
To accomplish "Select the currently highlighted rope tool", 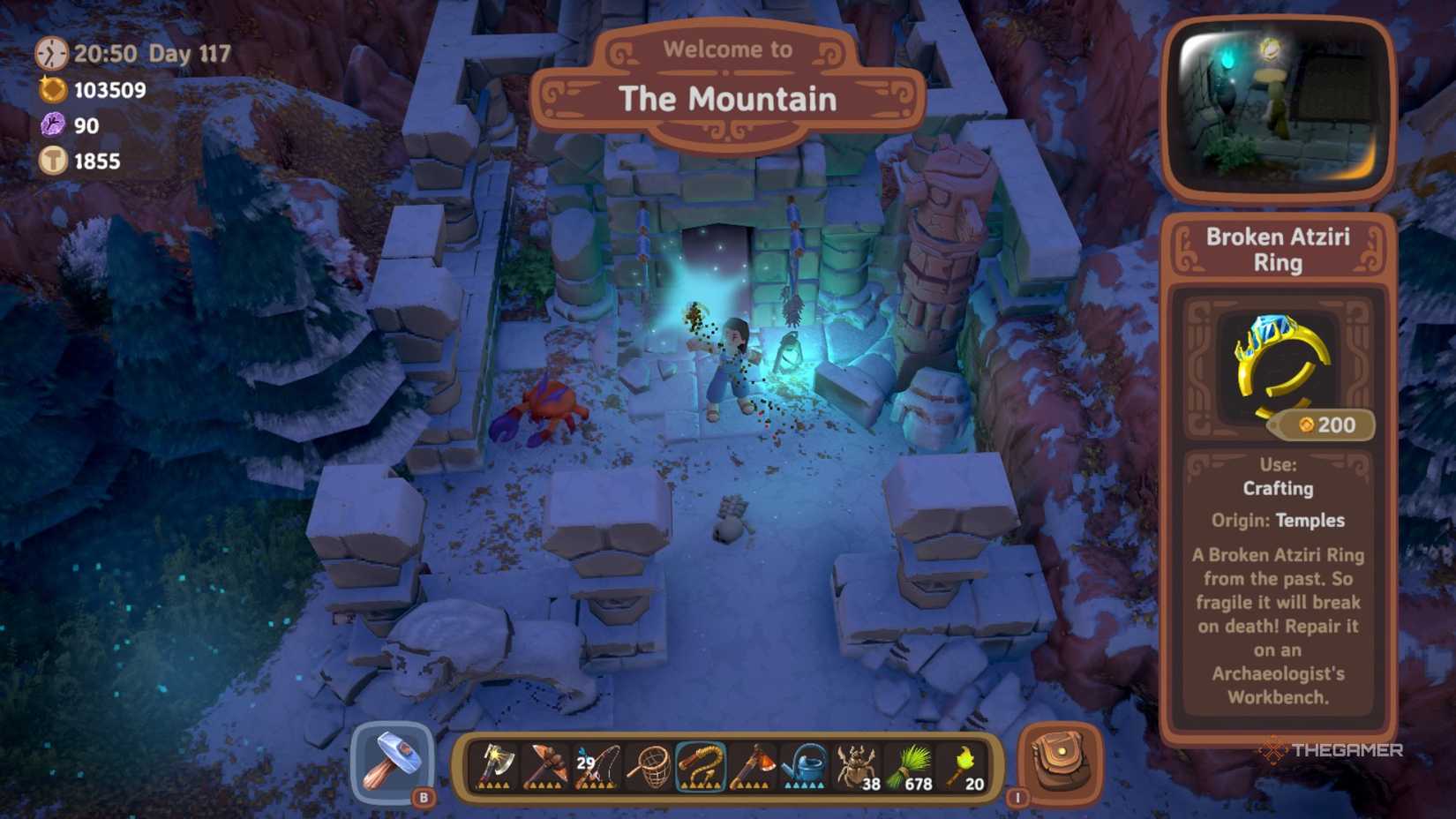I will click(702, 766).
